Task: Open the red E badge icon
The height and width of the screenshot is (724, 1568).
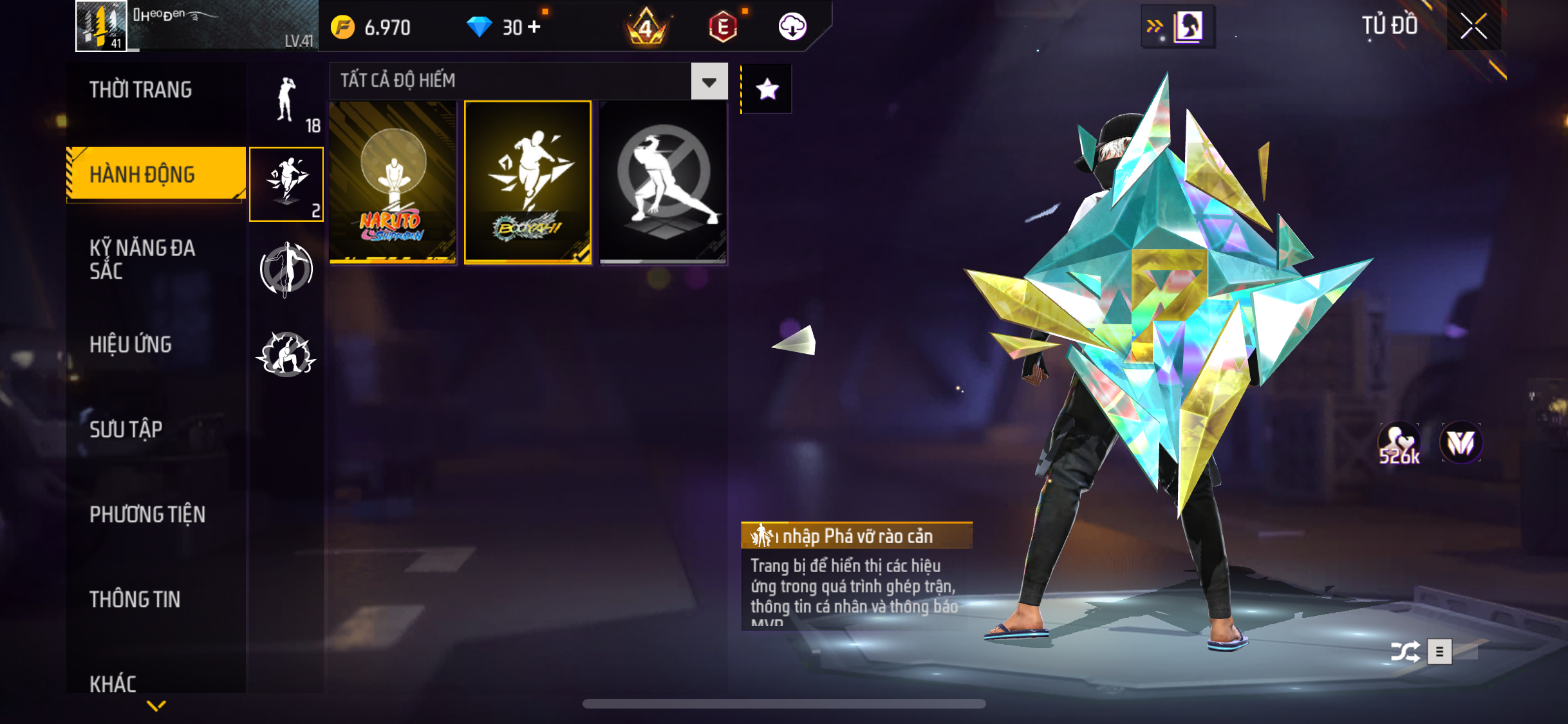Action: pos(723,27)
